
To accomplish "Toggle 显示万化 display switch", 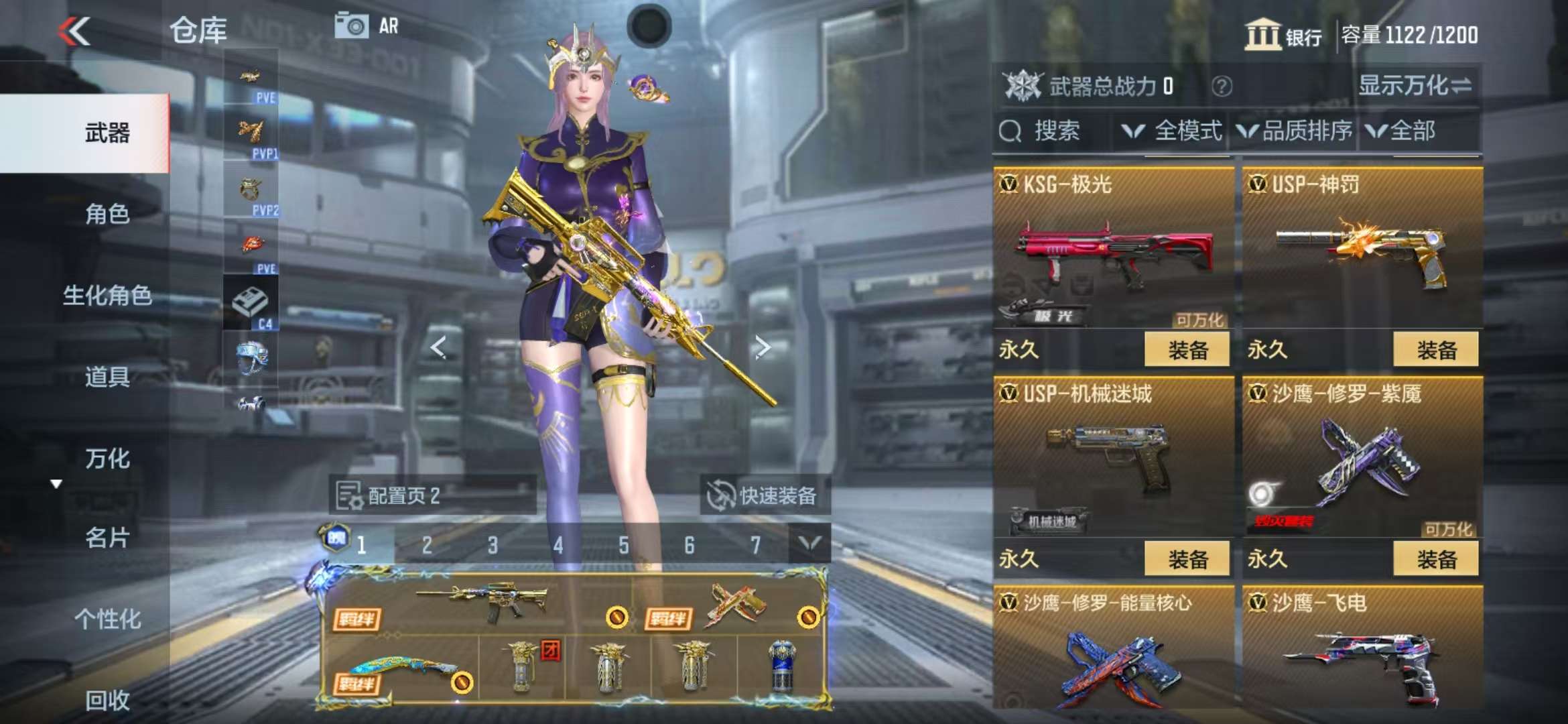I will pos(1414,86).
